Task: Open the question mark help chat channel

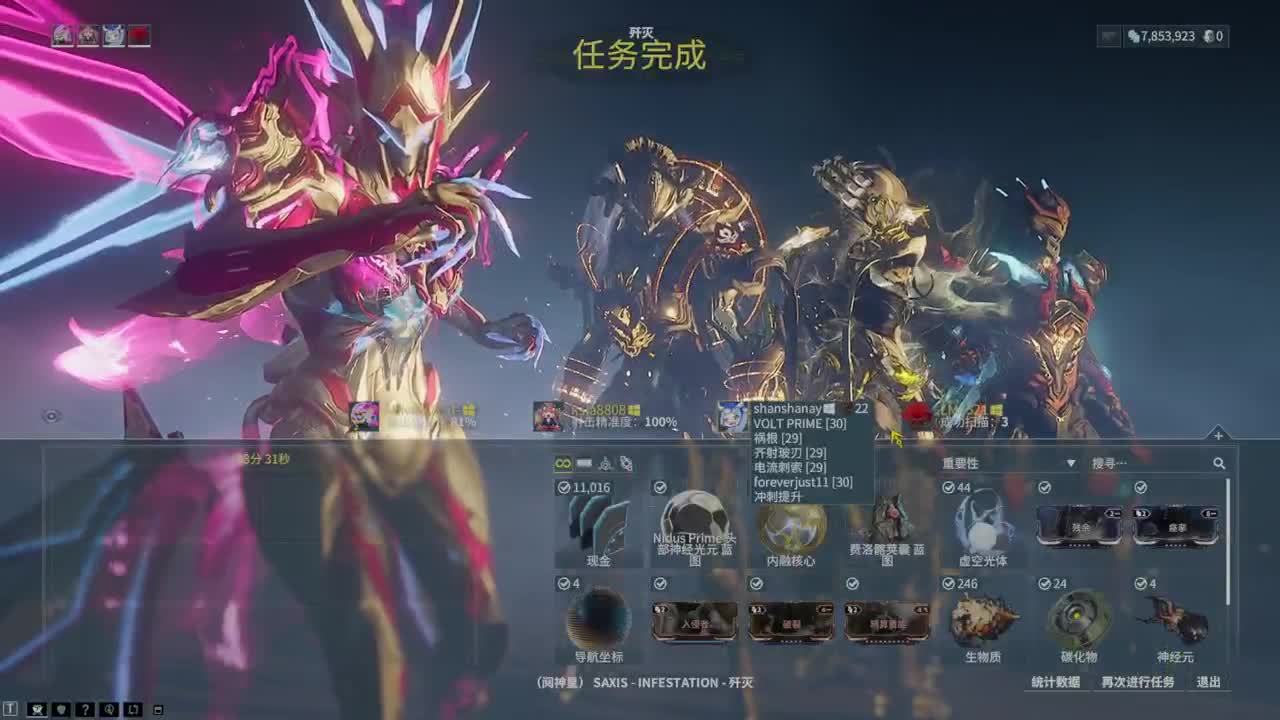Action: click(x=86, y=708)
